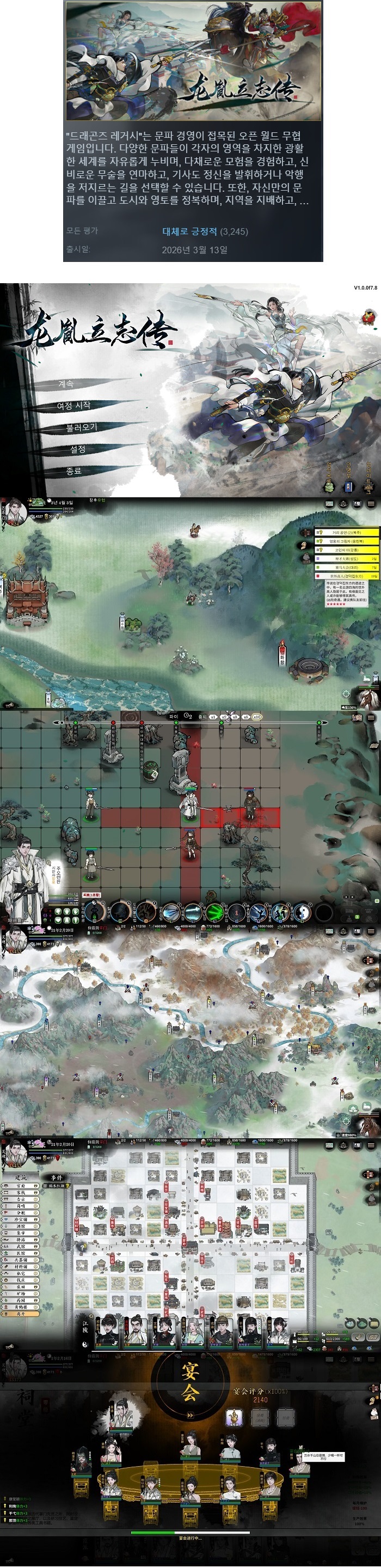Click the red lion mascot icon
Screen dimensions: 381x1568
368,318
